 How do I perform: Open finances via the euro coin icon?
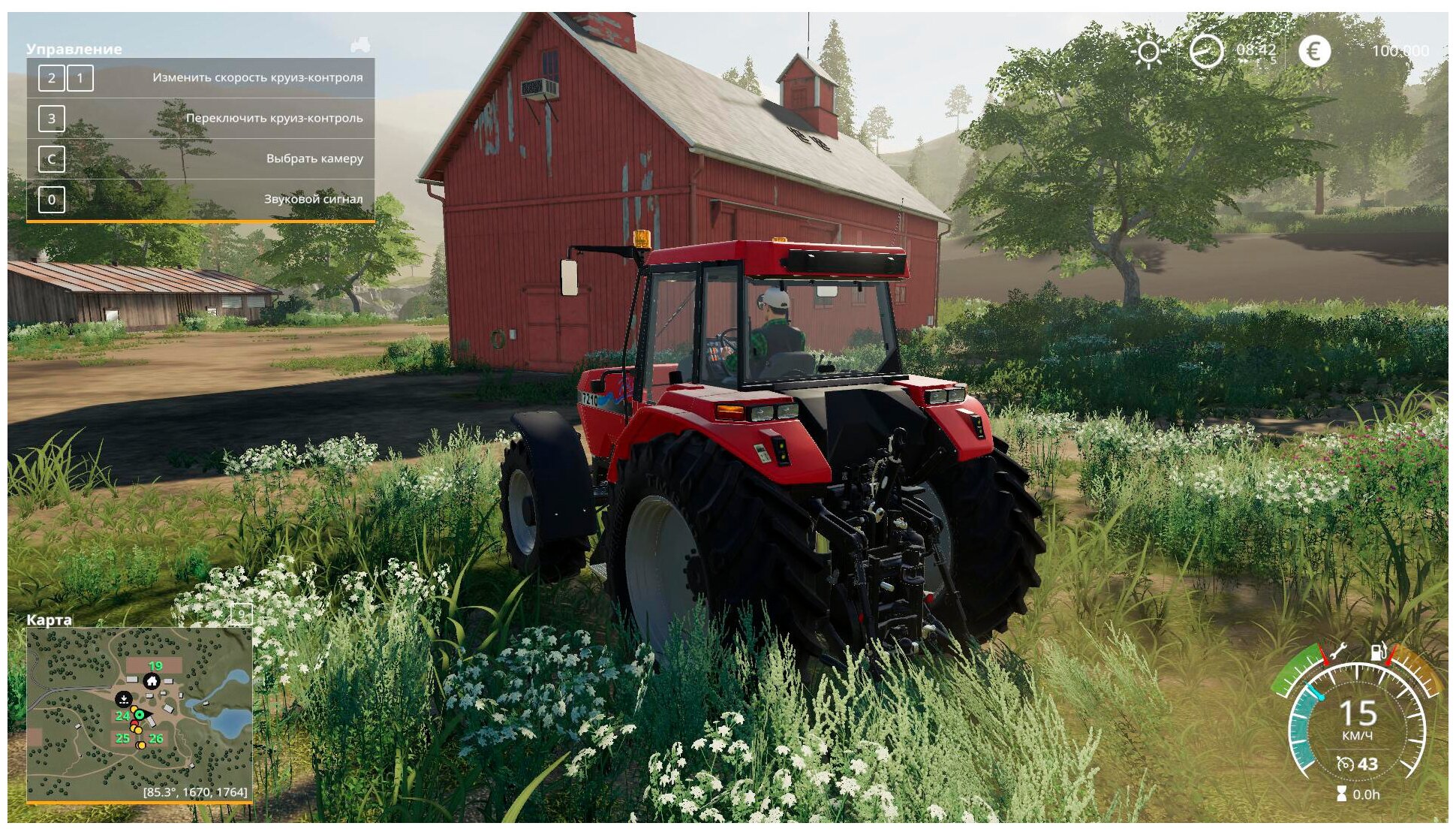click(1313, 52)
